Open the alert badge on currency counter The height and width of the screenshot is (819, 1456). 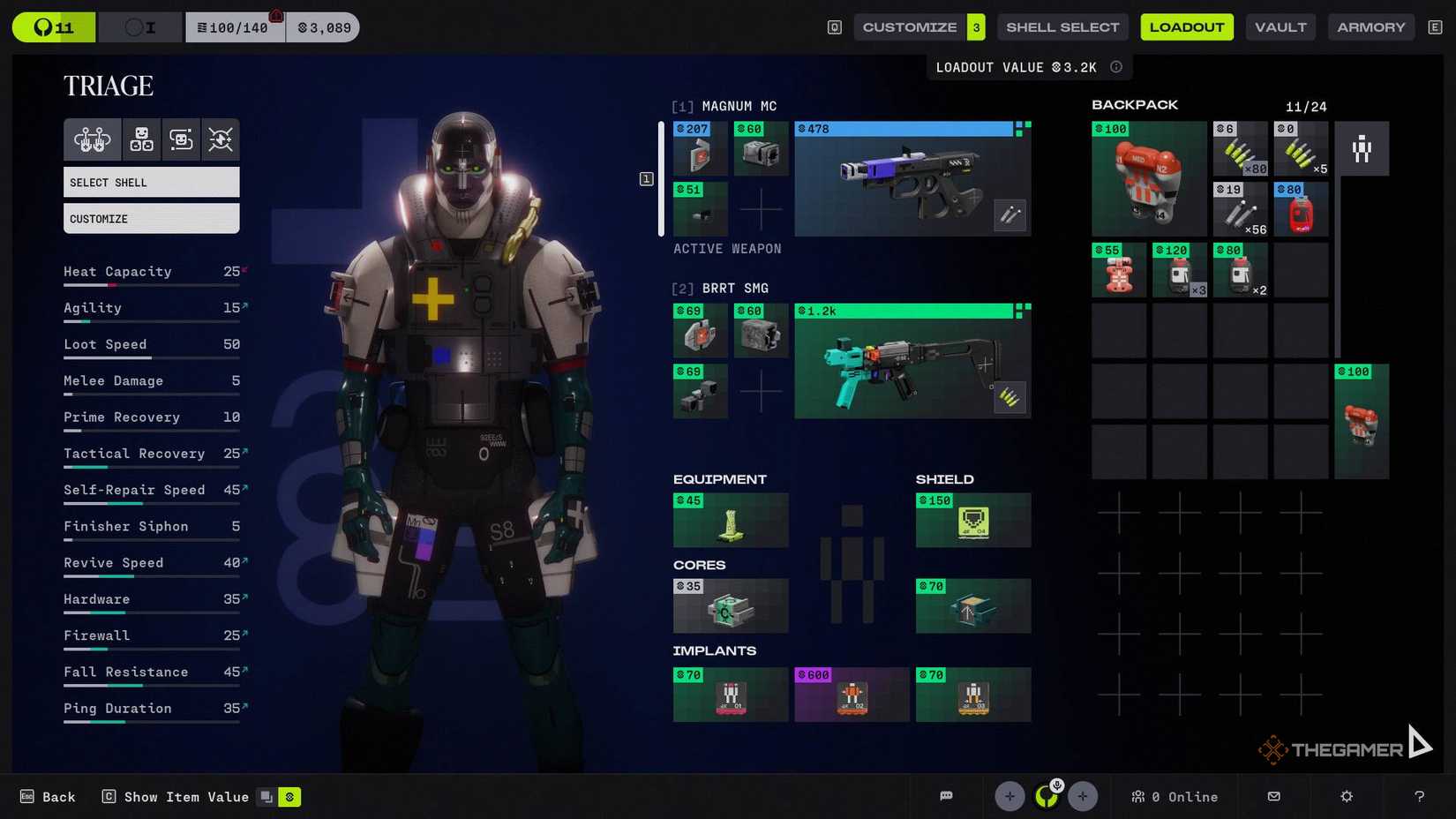(276, 14)
